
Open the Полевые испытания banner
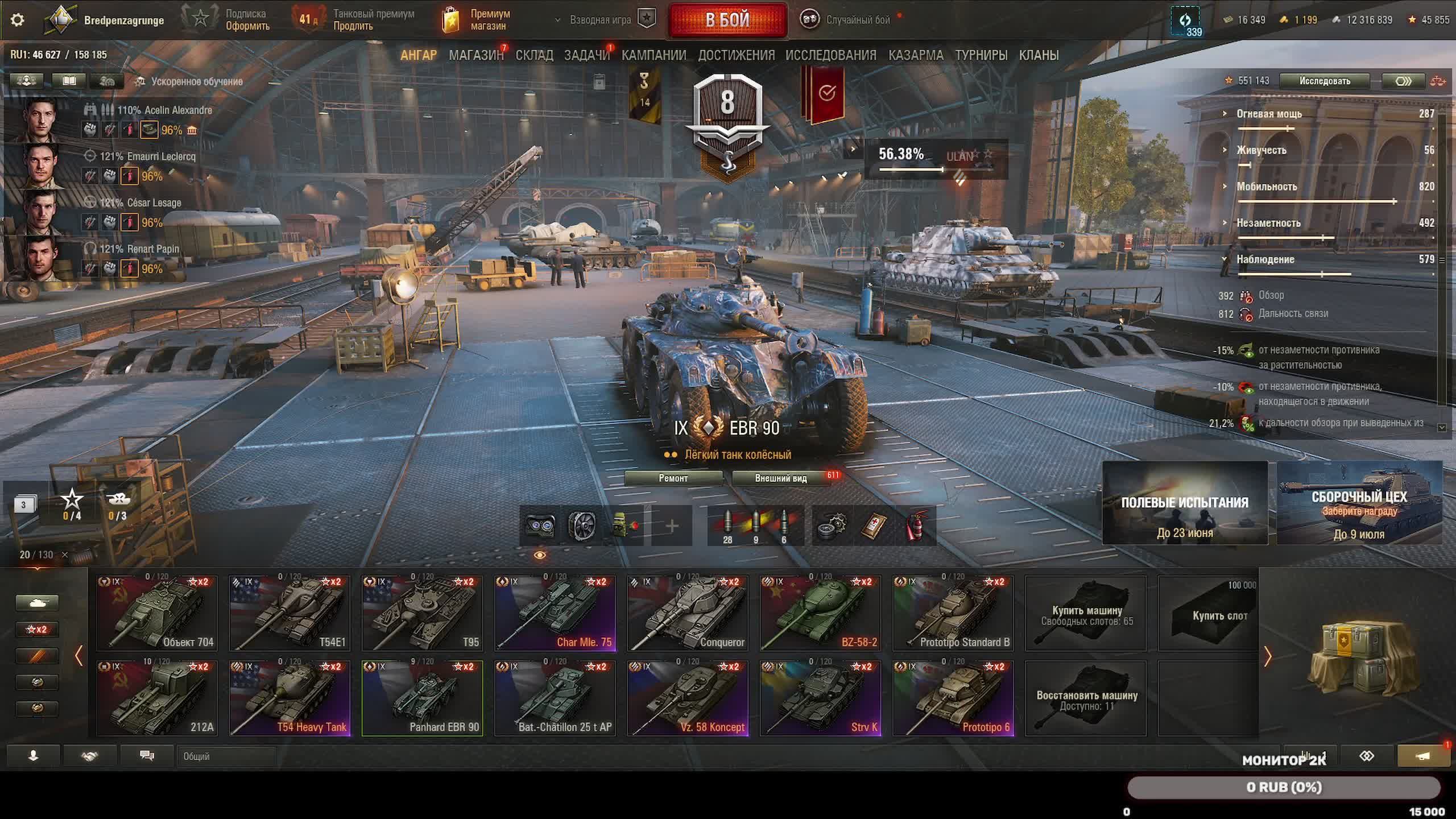[x=1185, y=503]
